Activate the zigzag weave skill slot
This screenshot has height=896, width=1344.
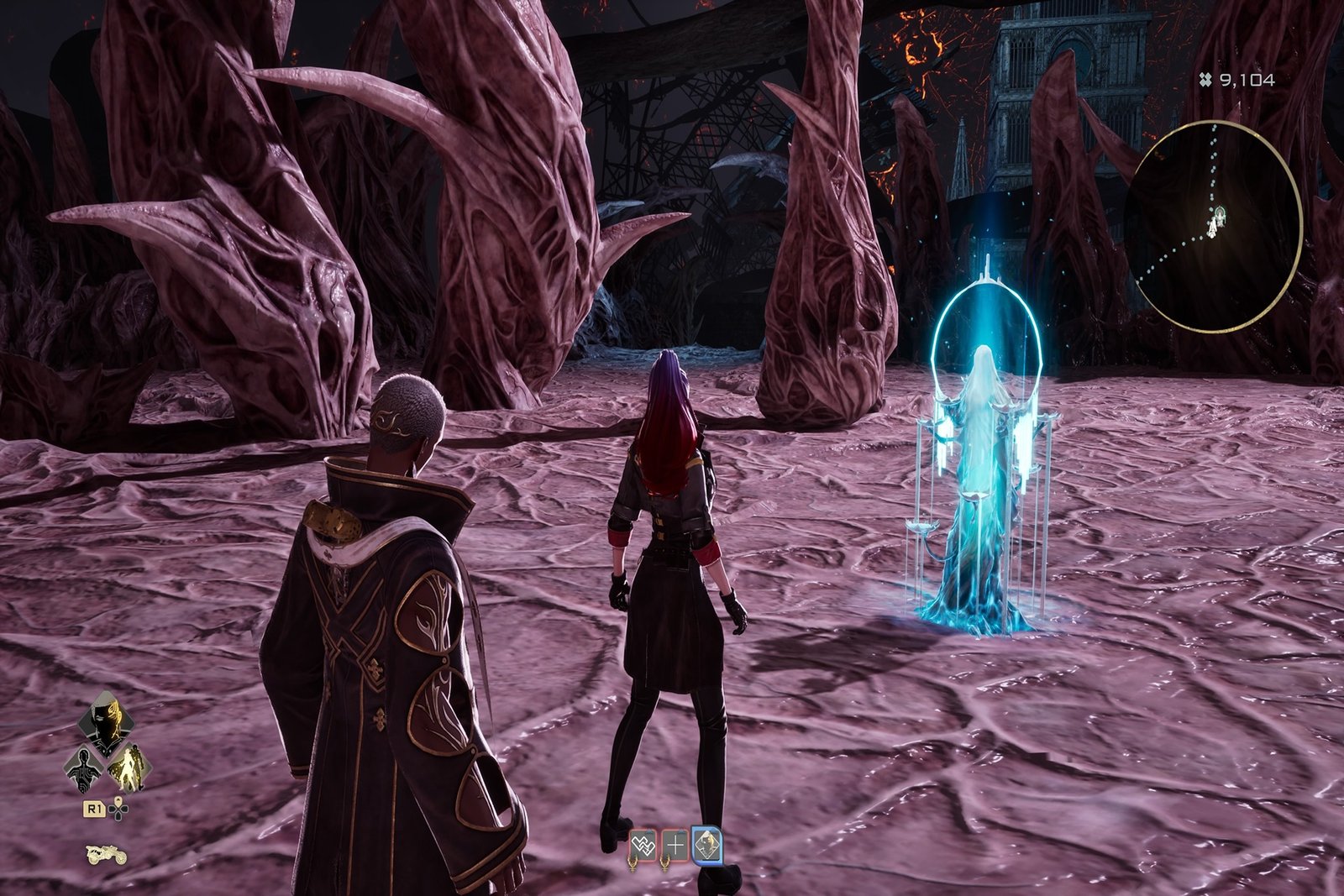[643, 846]
